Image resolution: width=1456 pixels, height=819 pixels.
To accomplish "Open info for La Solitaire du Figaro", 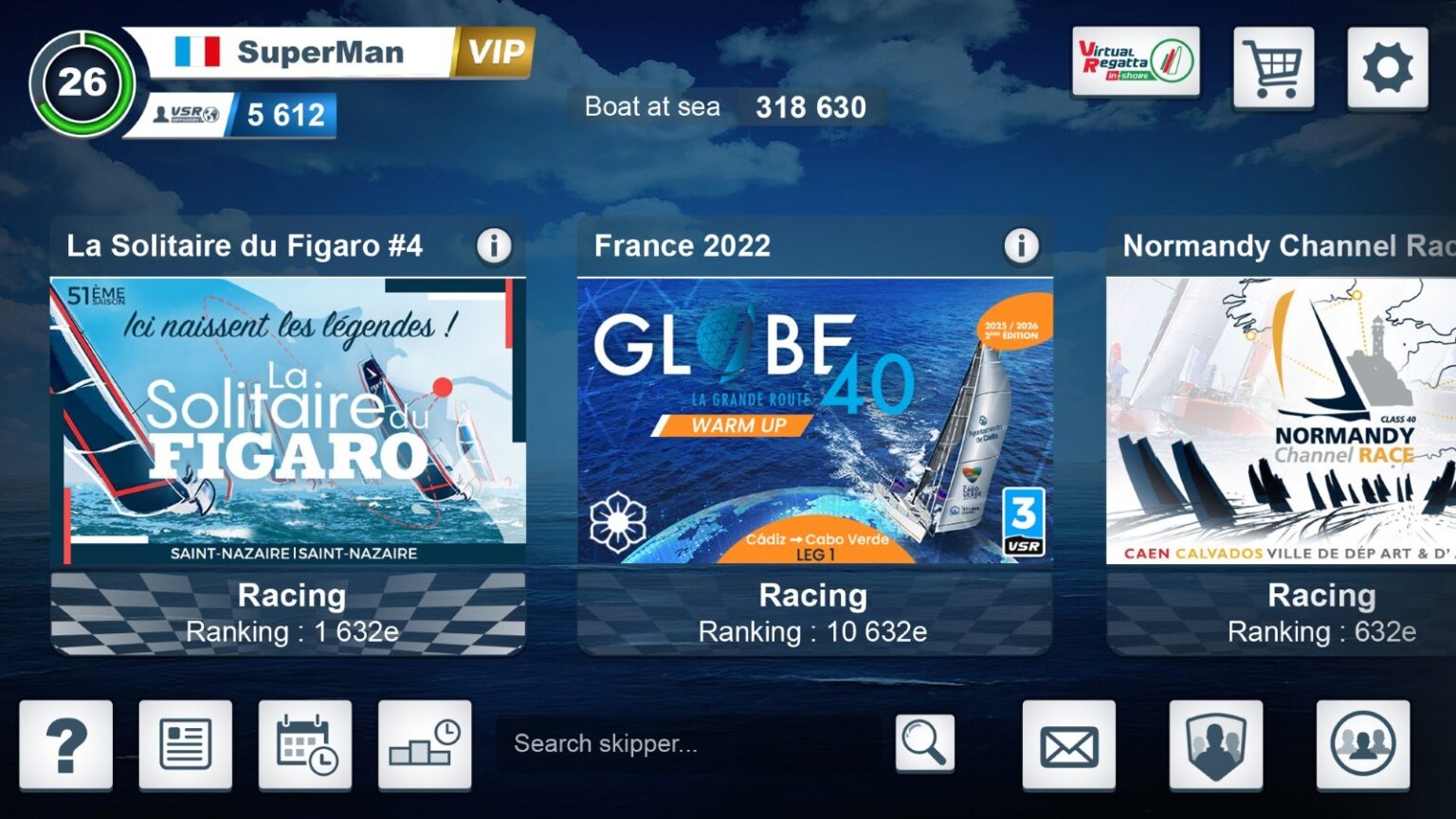I will (x=495, y=245).
